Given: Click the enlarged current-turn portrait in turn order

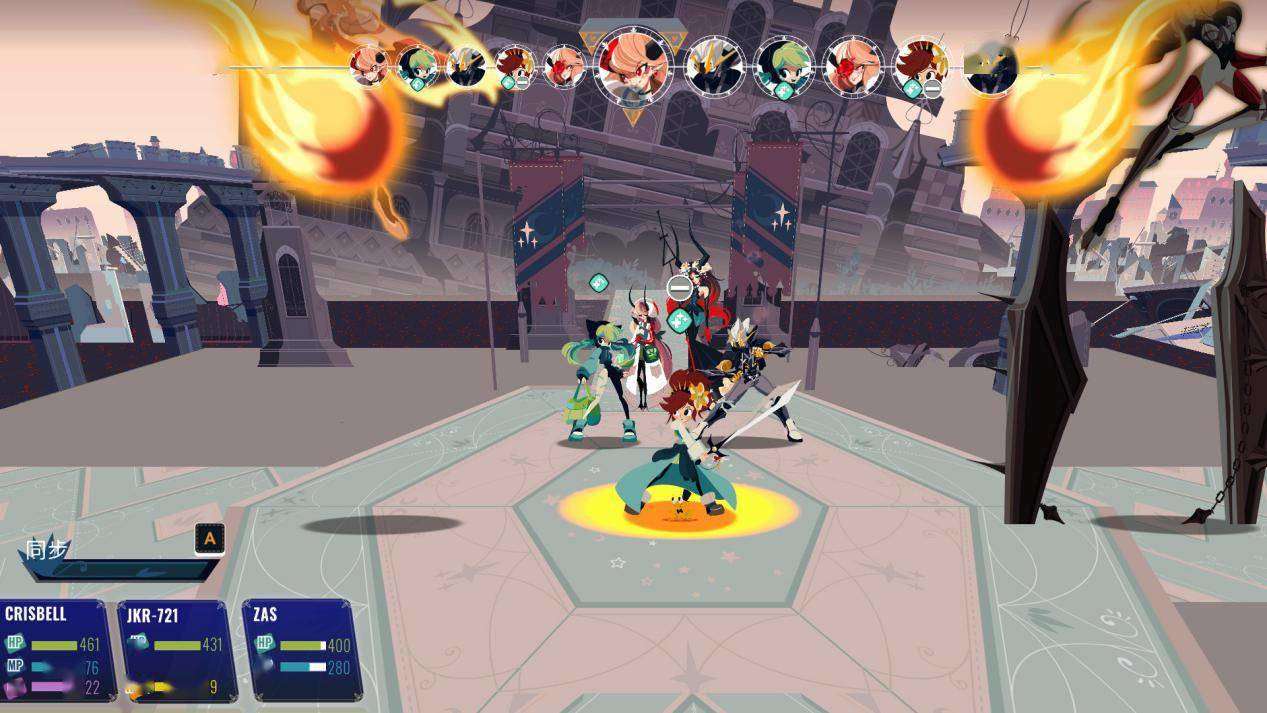Looking at the screenshot, I should point(634,65).
